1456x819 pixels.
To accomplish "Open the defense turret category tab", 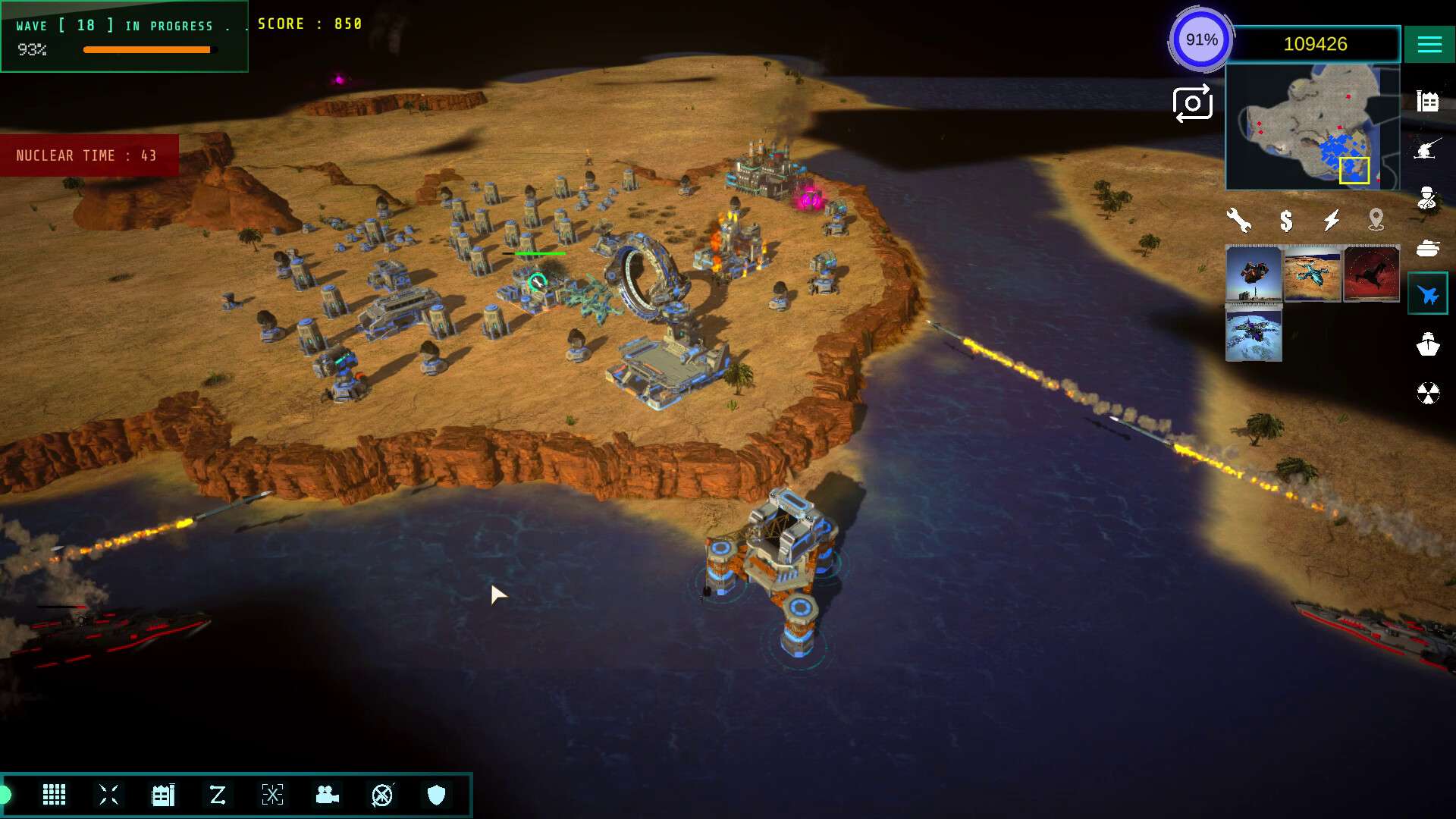I will pos(1427,149).
